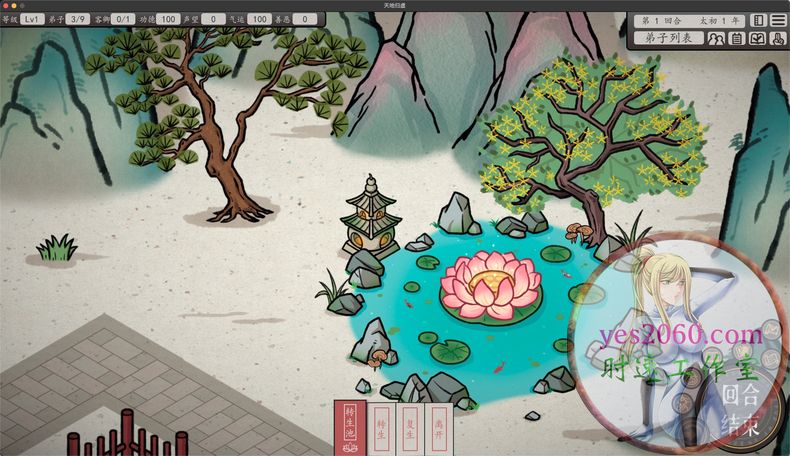790x456 pixels.
Task: Open the 弟子列表 disciple list
Action: [668, 39]
